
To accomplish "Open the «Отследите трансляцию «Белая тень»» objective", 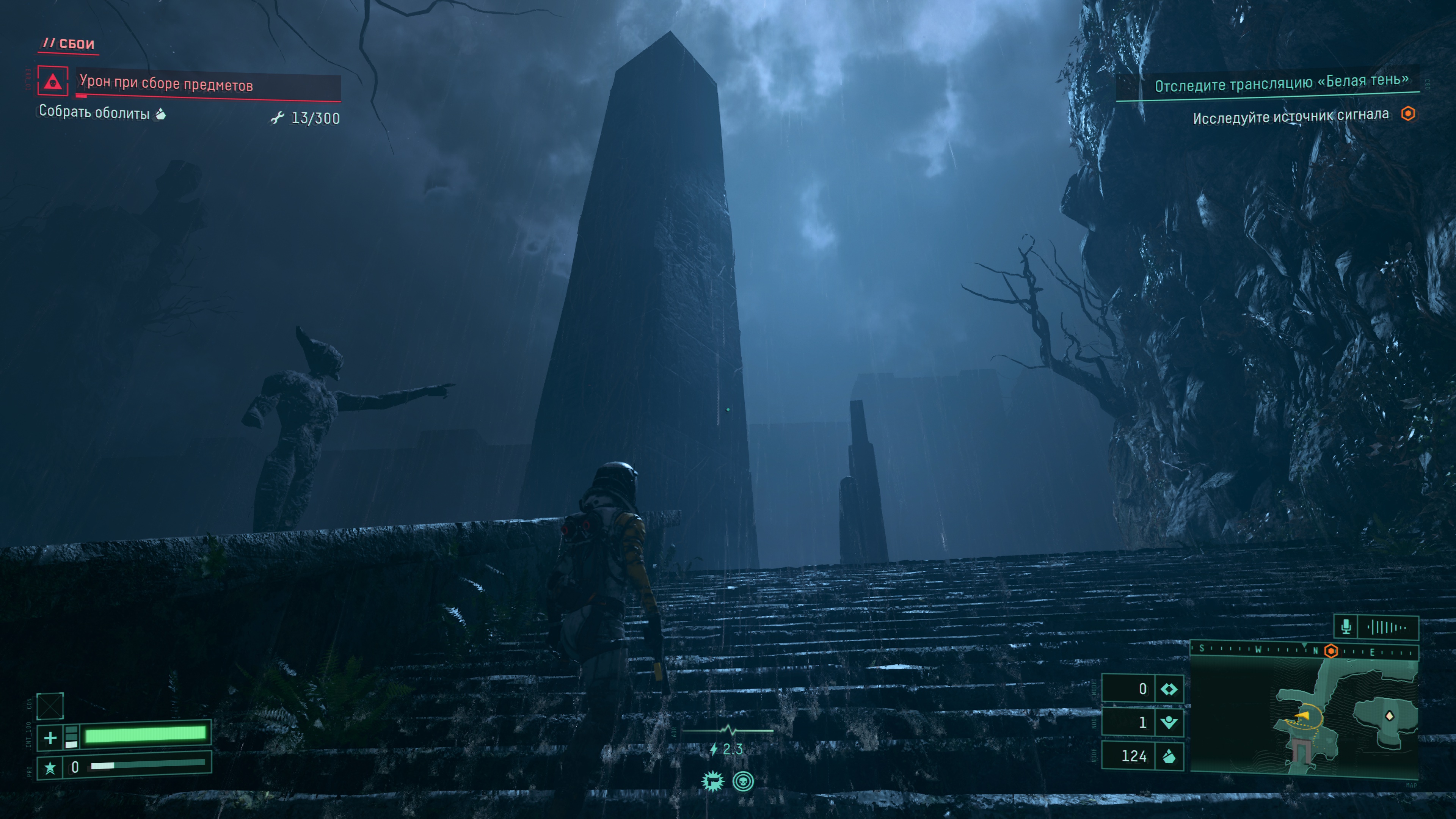I will coord(1281,84).
